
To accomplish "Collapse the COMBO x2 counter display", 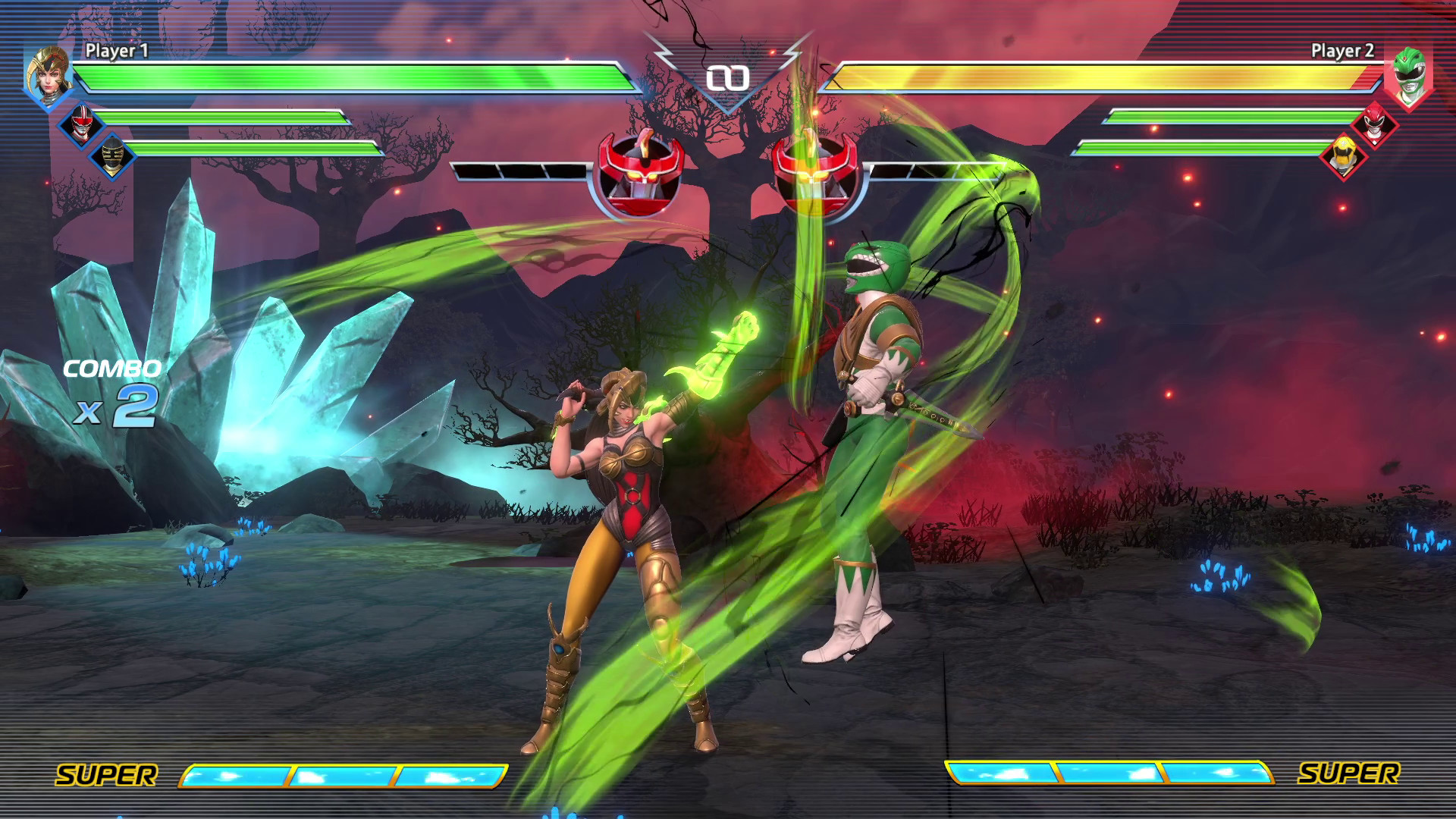I will 111,389.
